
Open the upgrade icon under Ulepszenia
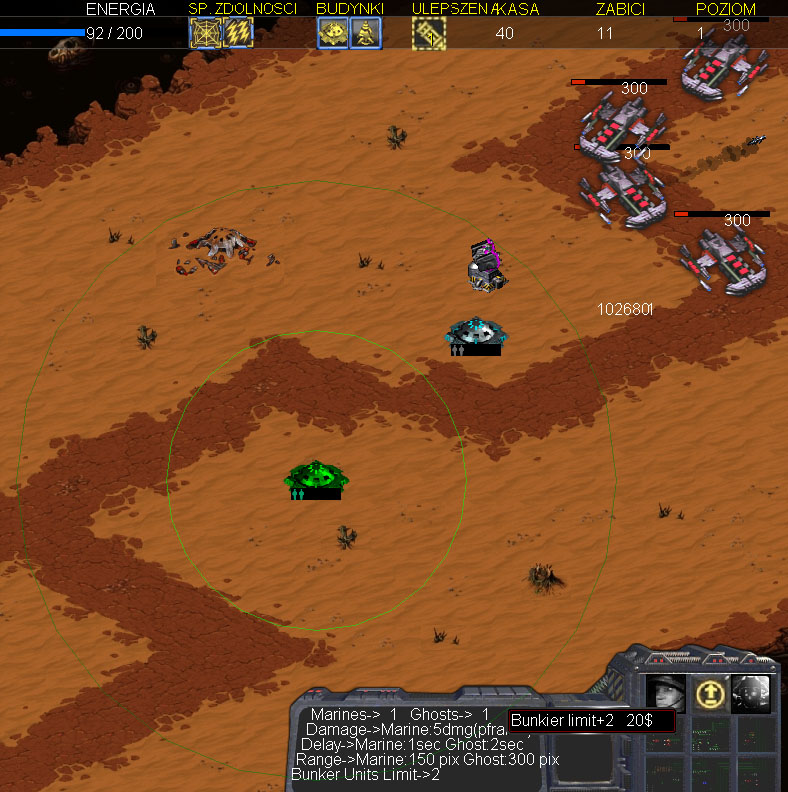tap(429, 33)
